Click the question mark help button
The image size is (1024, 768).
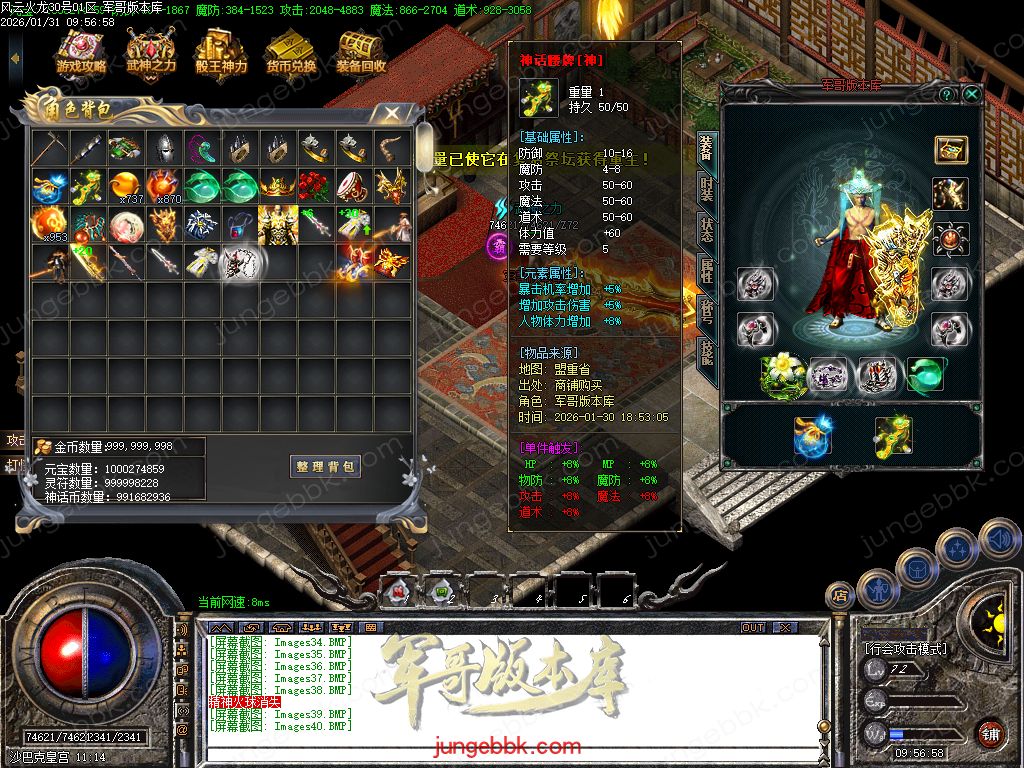click(x=946, y=94)
